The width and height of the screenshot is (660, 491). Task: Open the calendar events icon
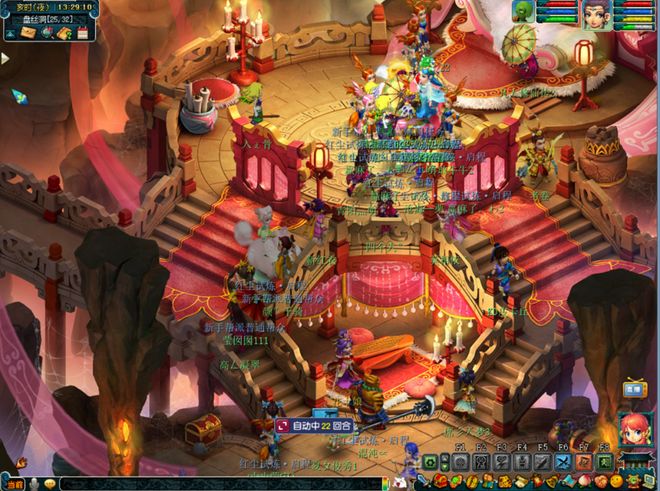82,33
